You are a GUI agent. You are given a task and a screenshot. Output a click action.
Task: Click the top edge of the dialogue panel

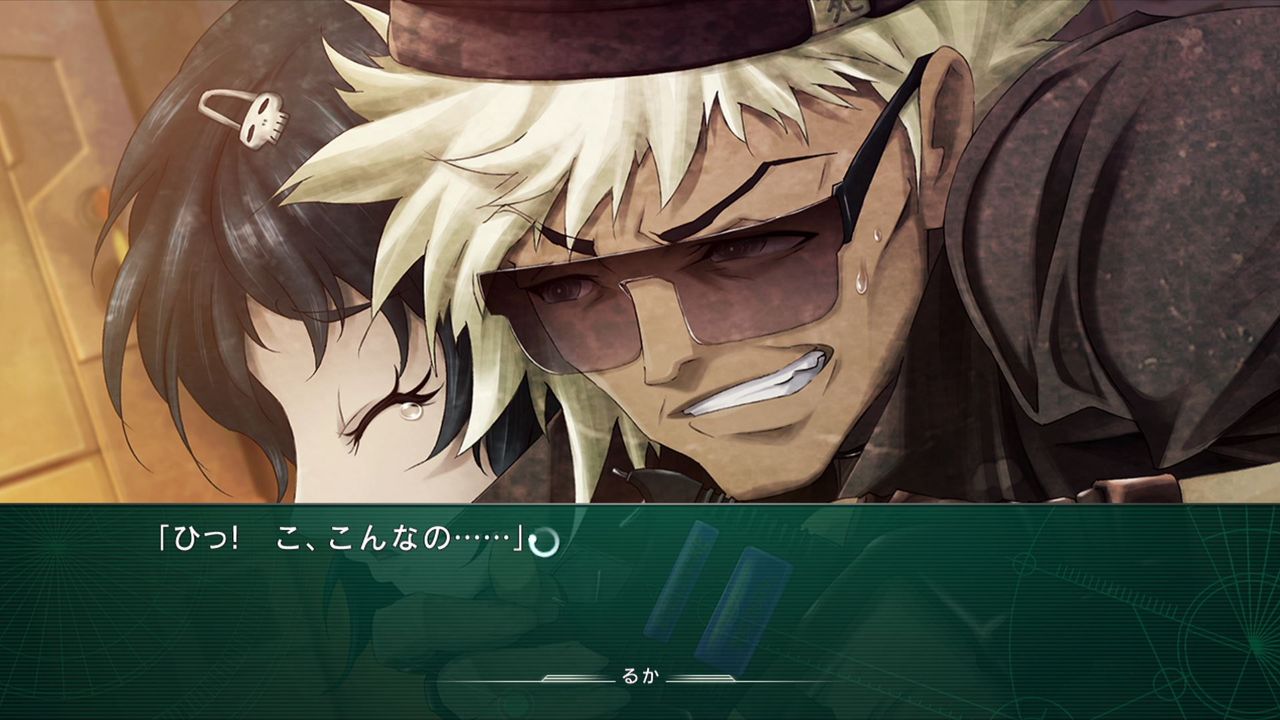[640, 505]
